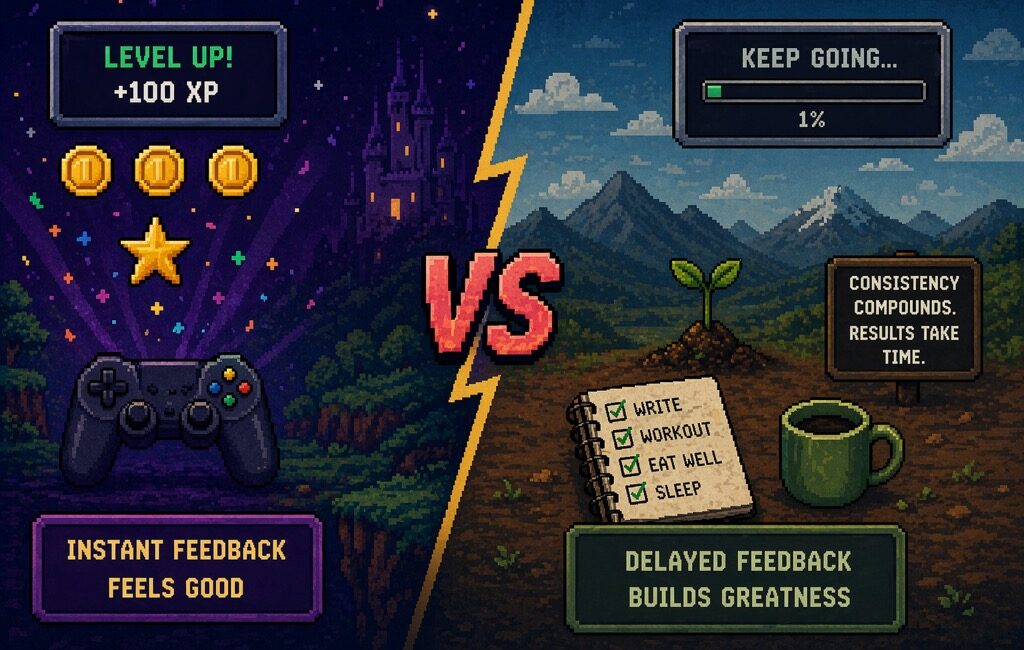The width and height of the screenshot is (1024, 650).
Task: Toggle the Sleep checkbox
Action: click(x=635, y=493)
